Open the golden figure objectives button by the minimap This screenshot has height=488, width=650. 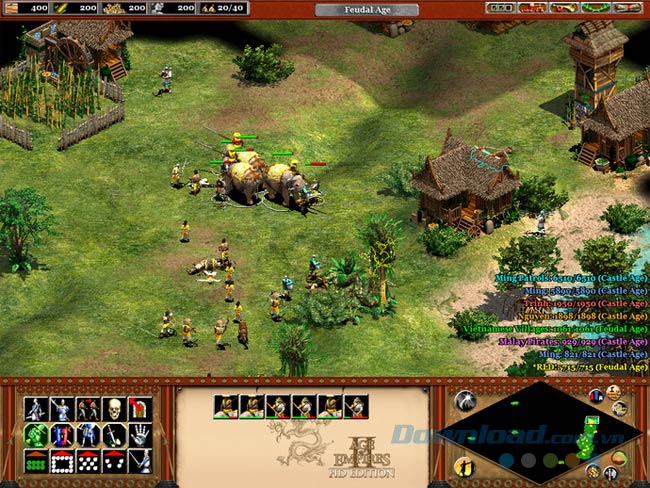[463, 466]
